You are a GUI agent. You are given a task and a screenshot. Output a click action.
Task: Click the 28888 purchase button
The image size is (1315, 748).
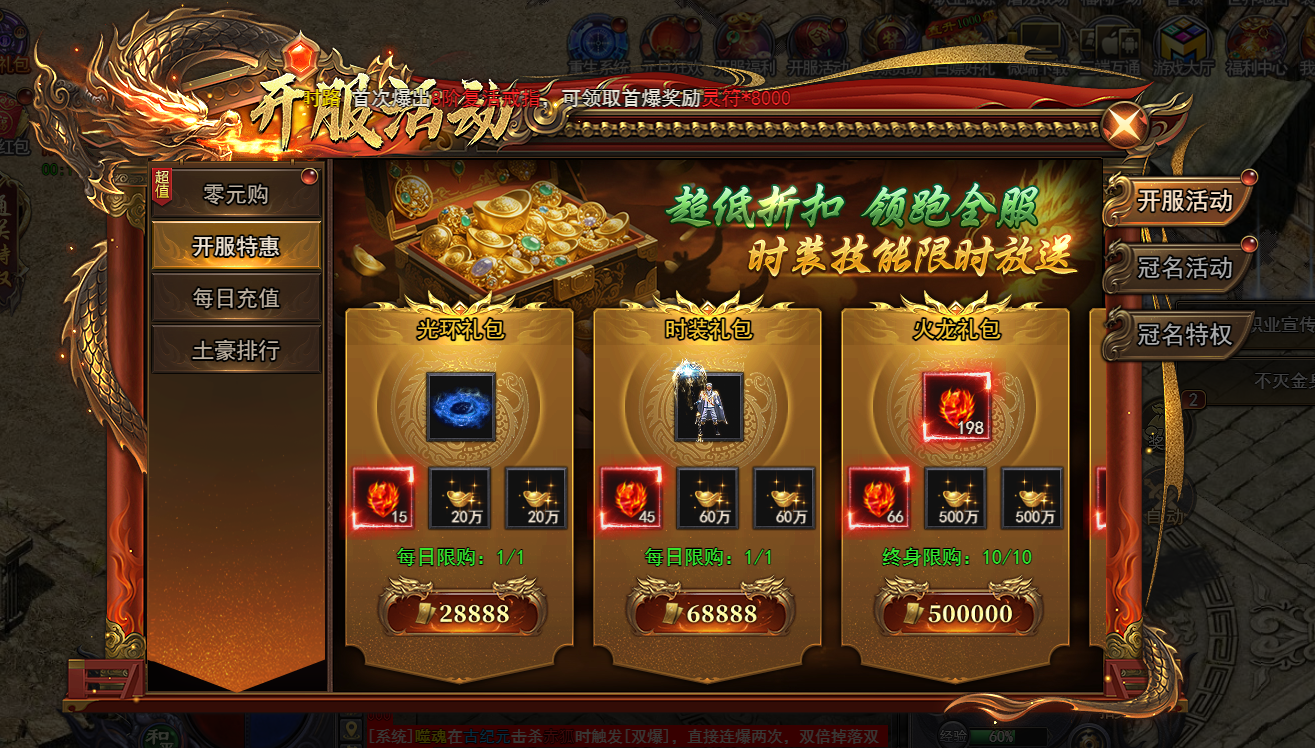462,614
